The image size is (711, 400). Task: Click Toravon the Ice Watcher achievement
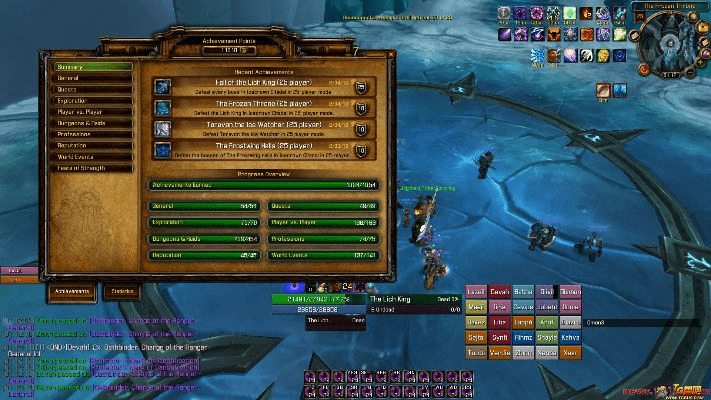(x=265, y=129)
